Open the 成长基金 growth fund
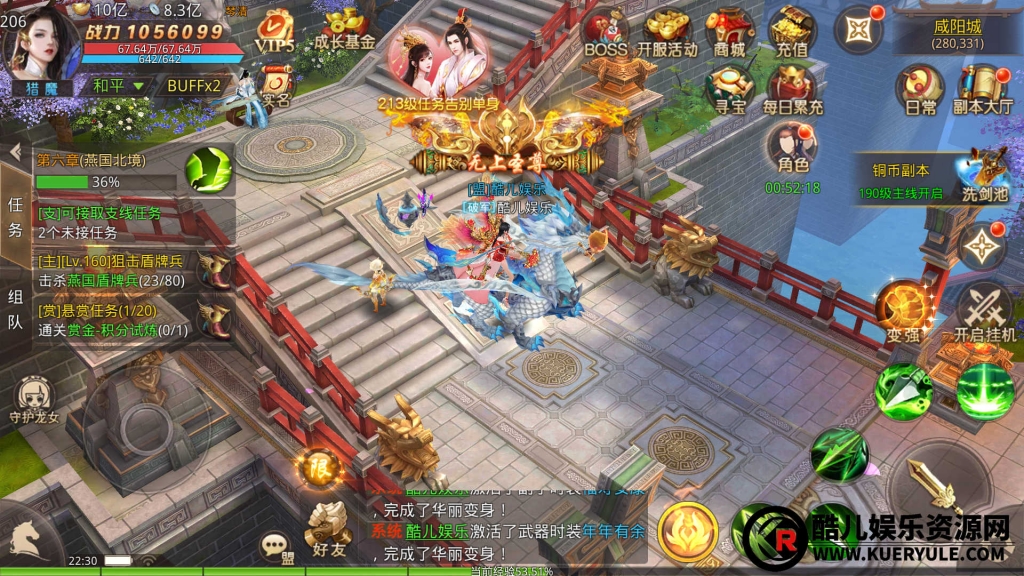 [344, 28]
